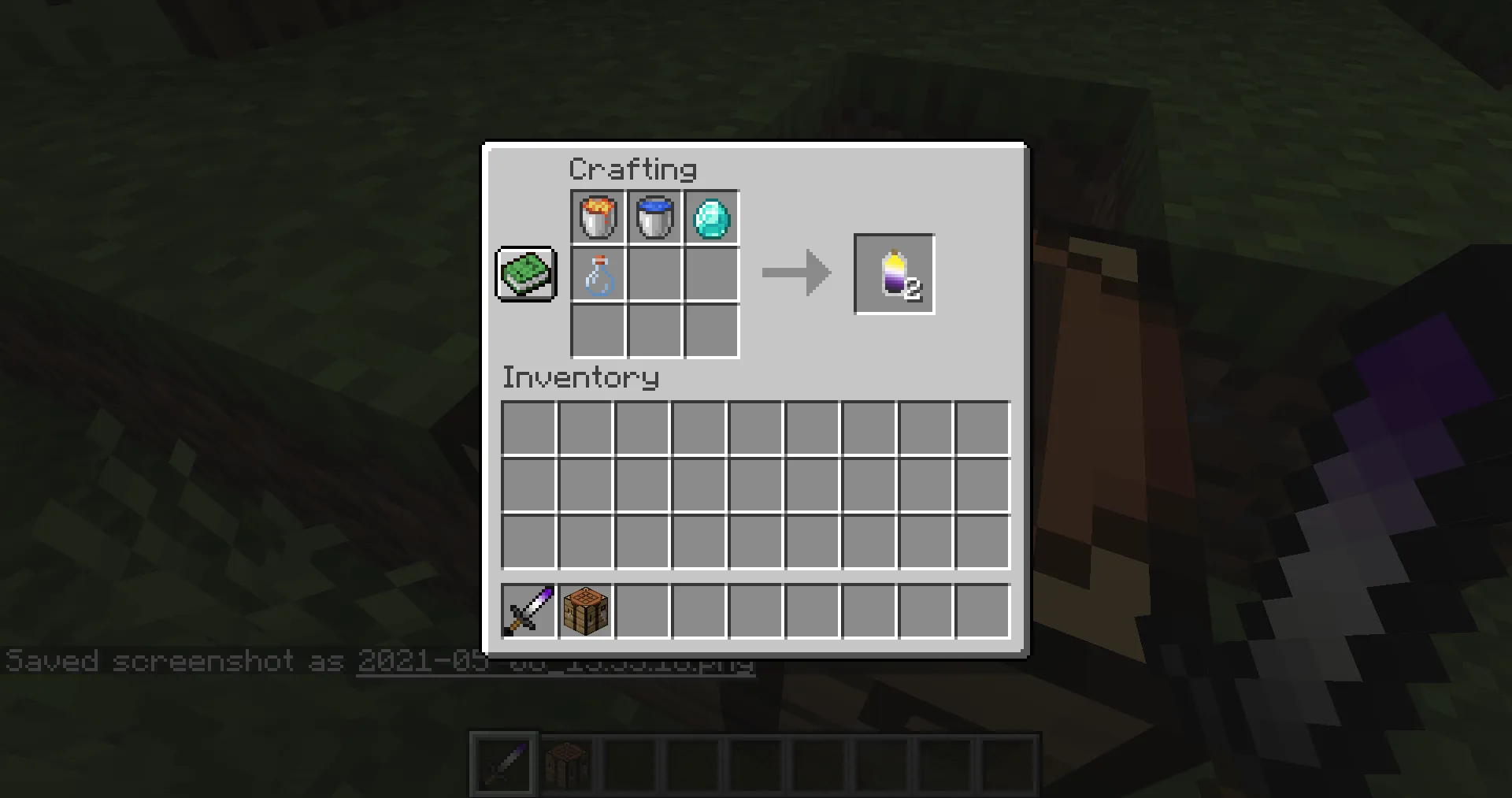Click the saved screenshot filename link
Viewport: 1512px width, 798px height.
(555, 662)
